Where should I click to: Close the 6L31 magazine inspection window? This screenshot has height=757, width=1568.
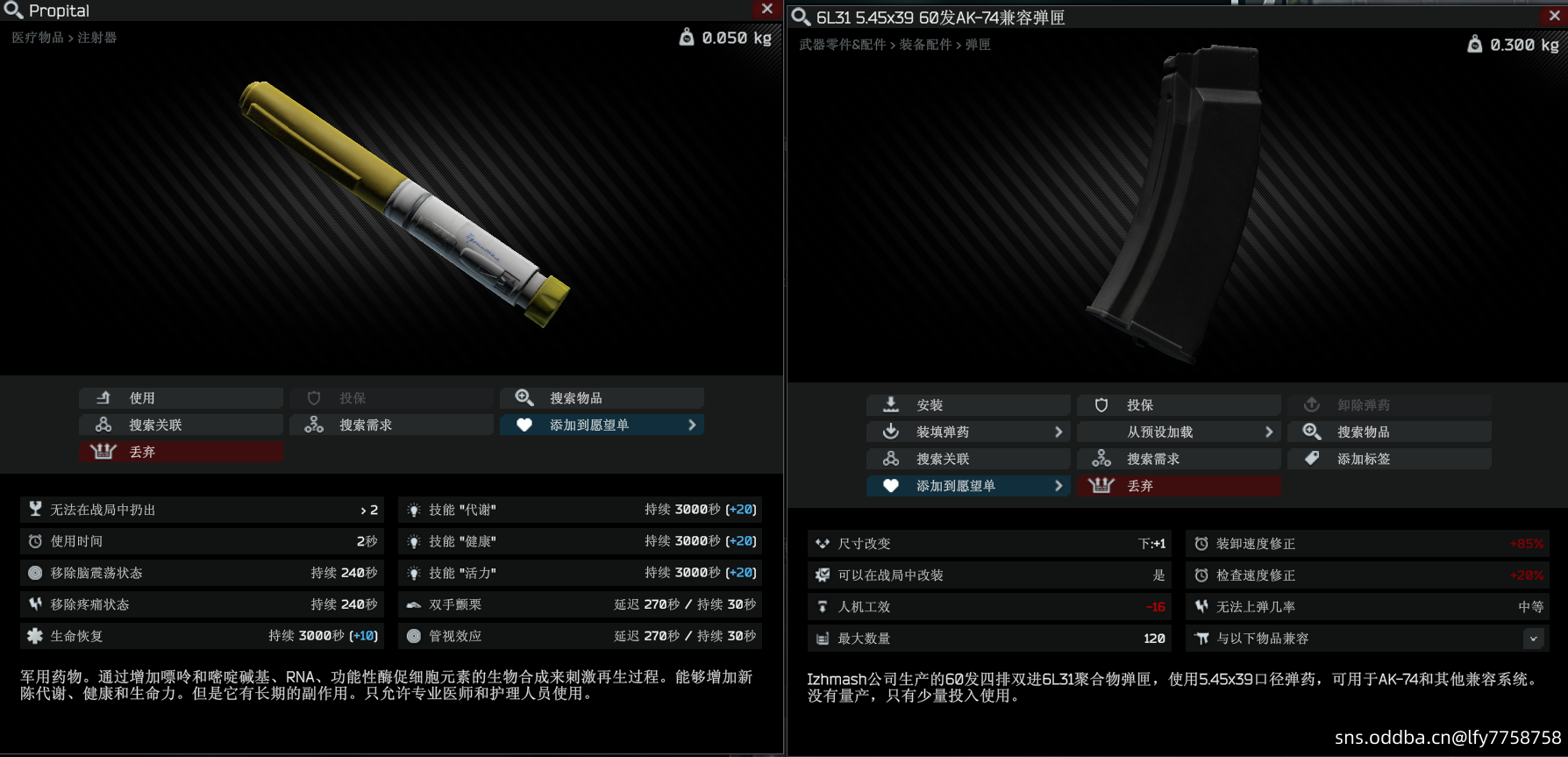tap(1555, 16)
